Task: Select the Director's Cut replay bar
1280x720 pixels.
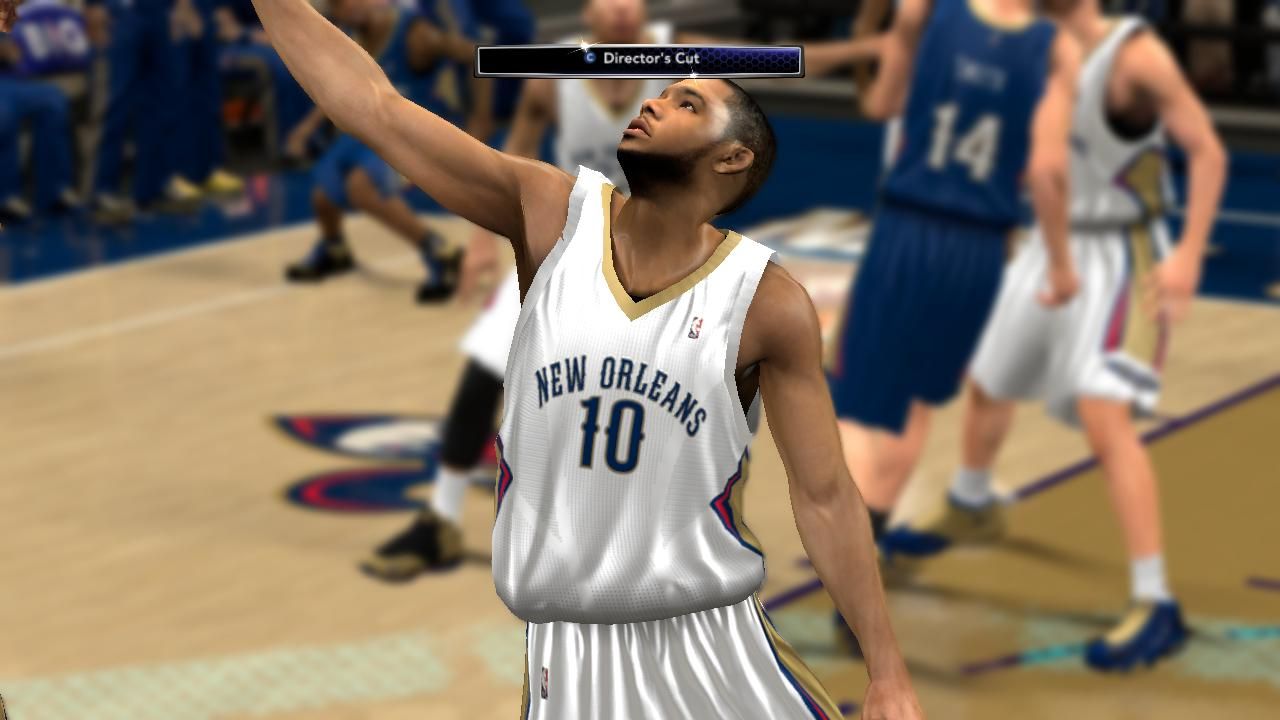Action: coord(639,60)
